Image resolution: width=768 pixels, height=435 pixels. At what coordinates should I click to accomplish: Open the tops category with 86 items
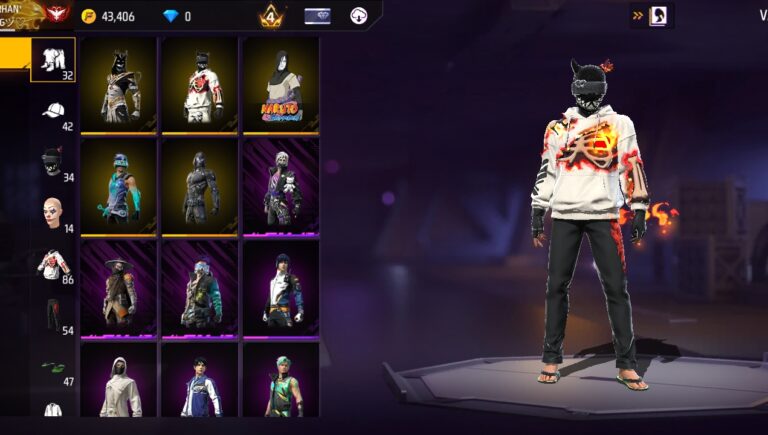click(x=53, y=266)
